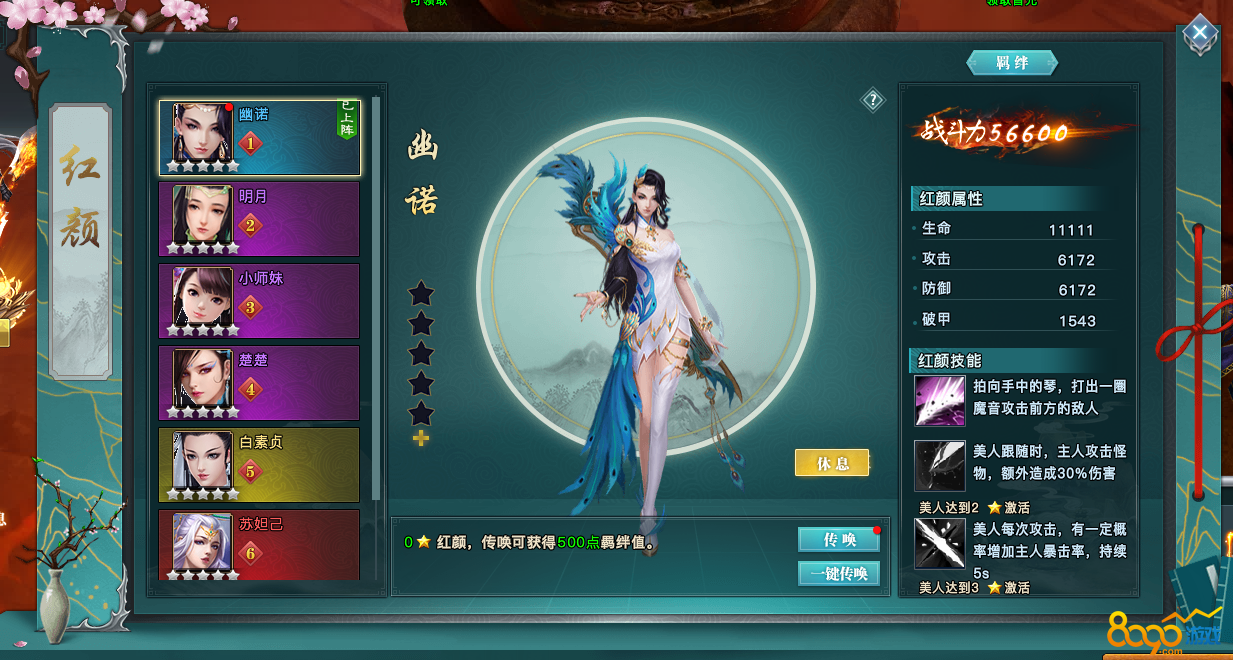The height and width of the screenshot is (660, 1233).
Task: Inspect the 30% extra damage skill icon
Action: click(939, 465)
